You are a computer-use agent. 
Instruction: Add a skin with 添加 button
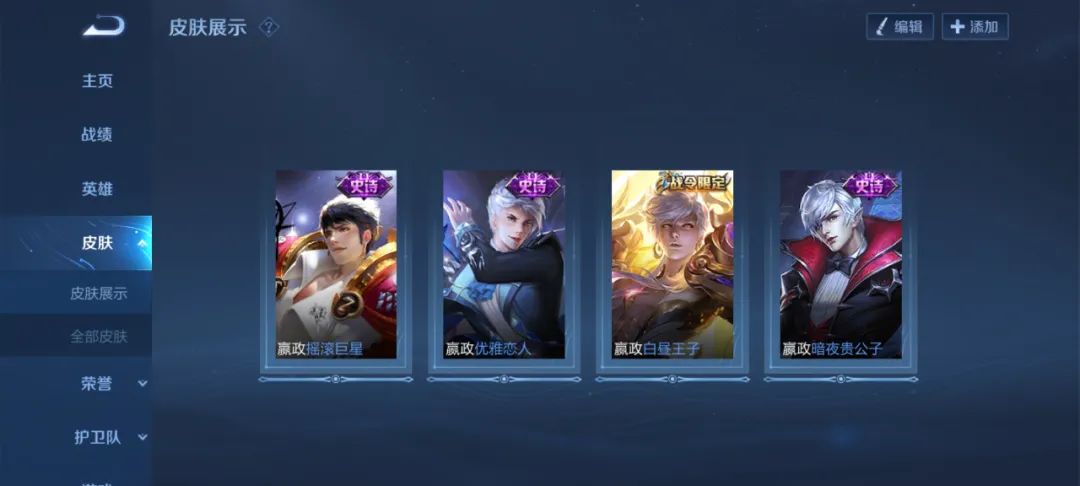pyautogui.click(x=975, y=27)
